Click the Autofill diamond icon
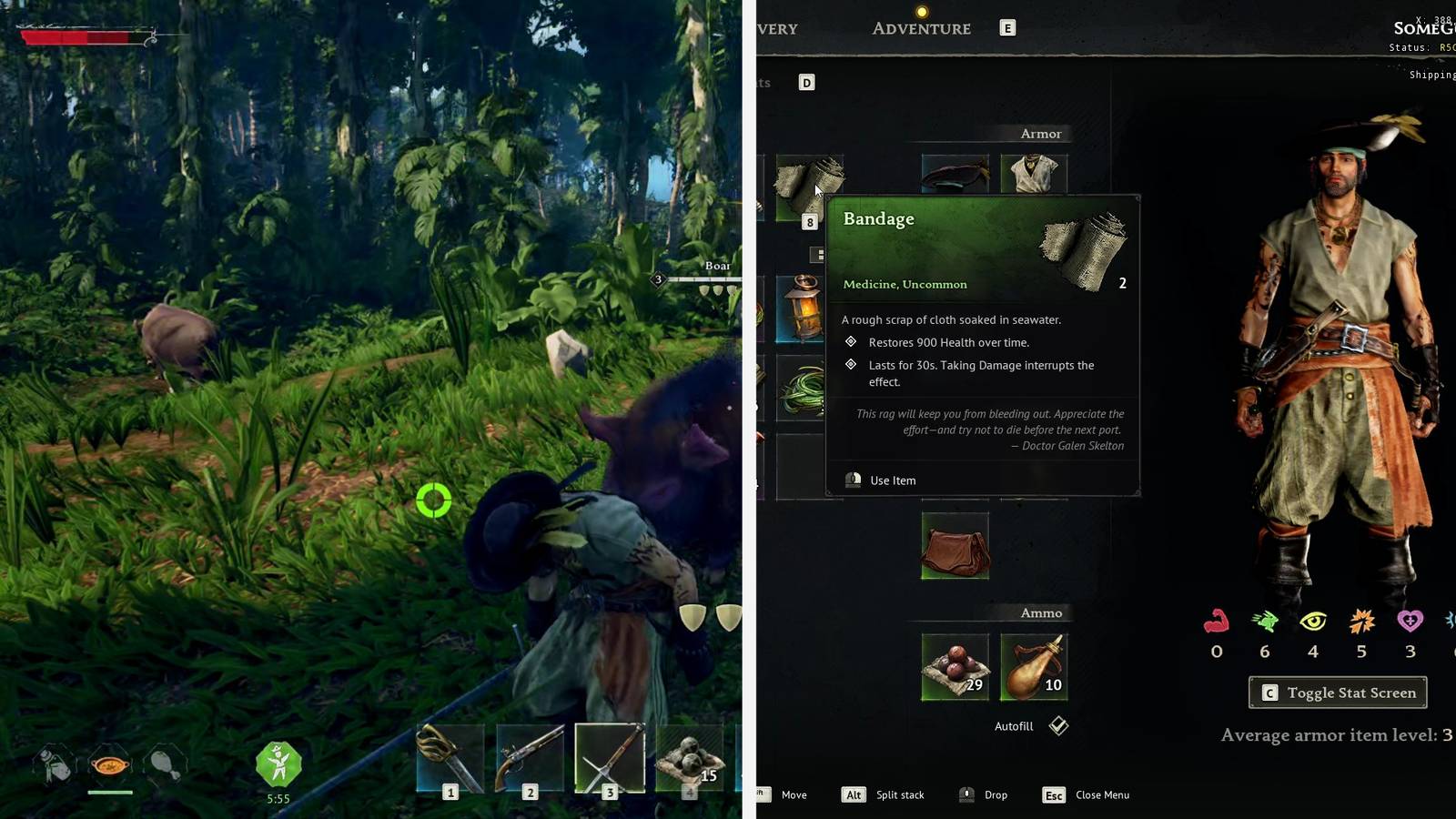 (1057, 725)
